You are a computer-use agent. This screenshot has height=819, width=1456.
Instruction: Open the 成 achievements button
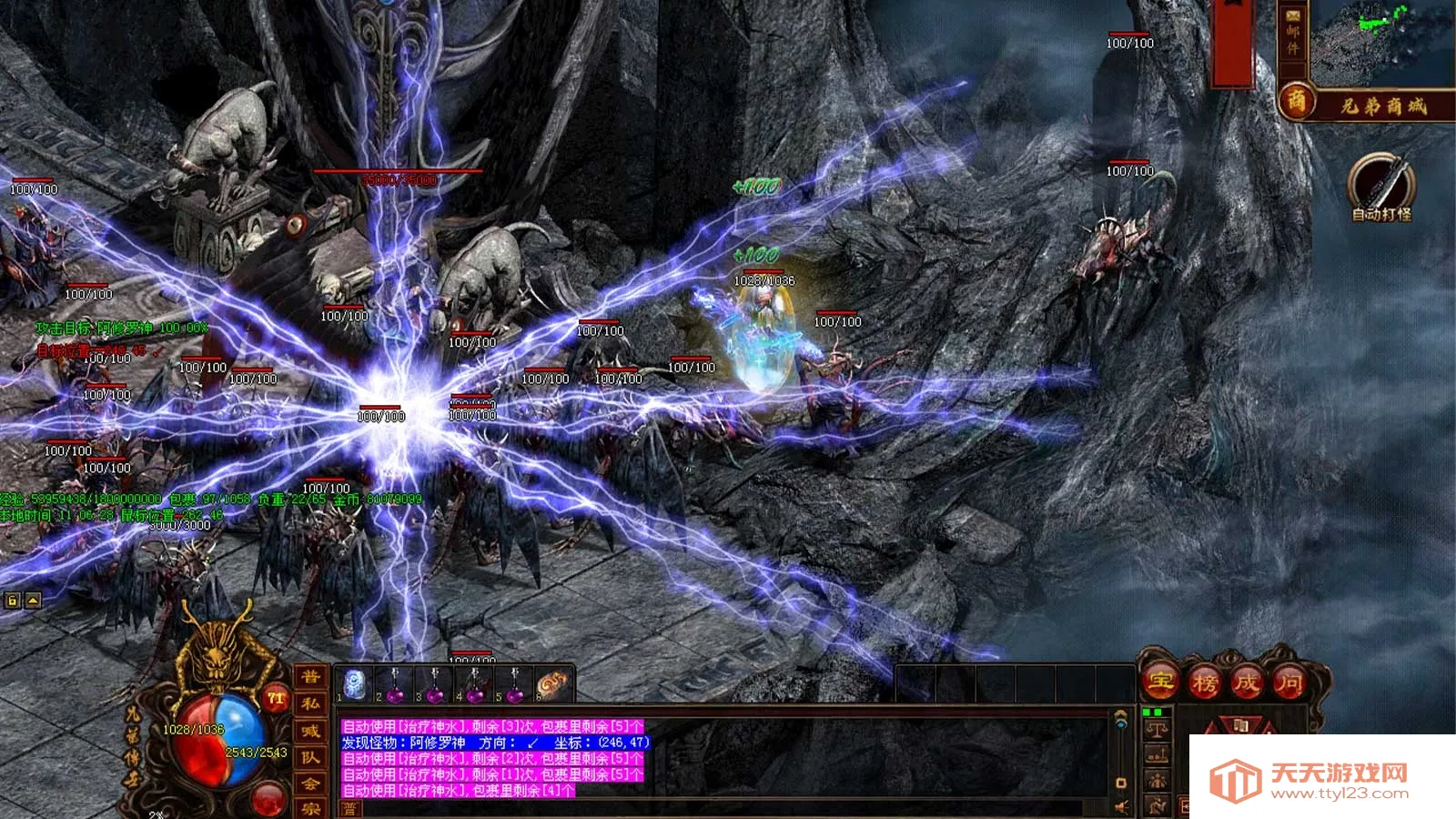tap(1247, 682)
